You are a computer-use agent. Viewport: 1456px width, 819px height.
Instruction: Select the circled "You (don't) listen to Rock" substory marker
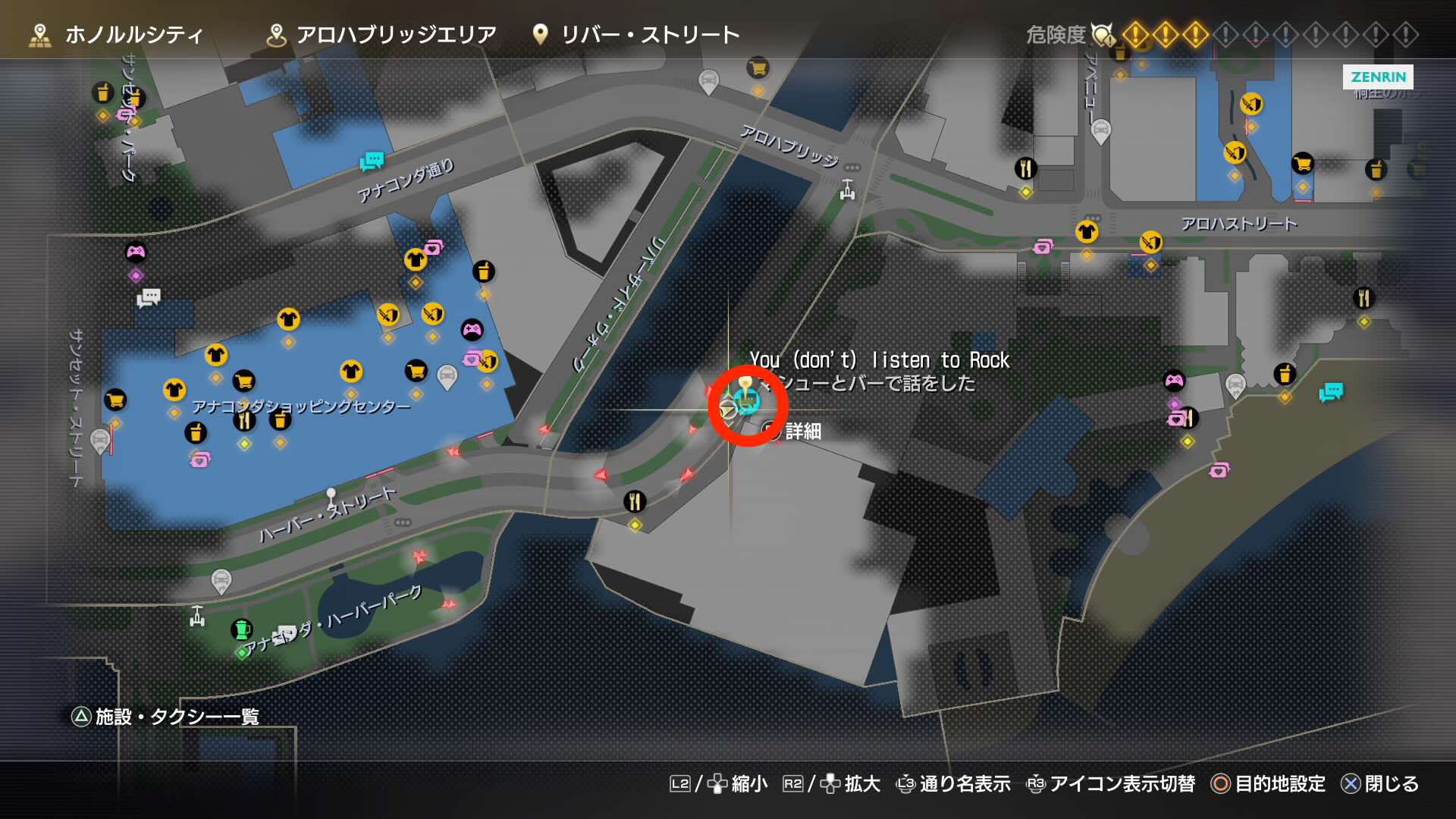745,402
